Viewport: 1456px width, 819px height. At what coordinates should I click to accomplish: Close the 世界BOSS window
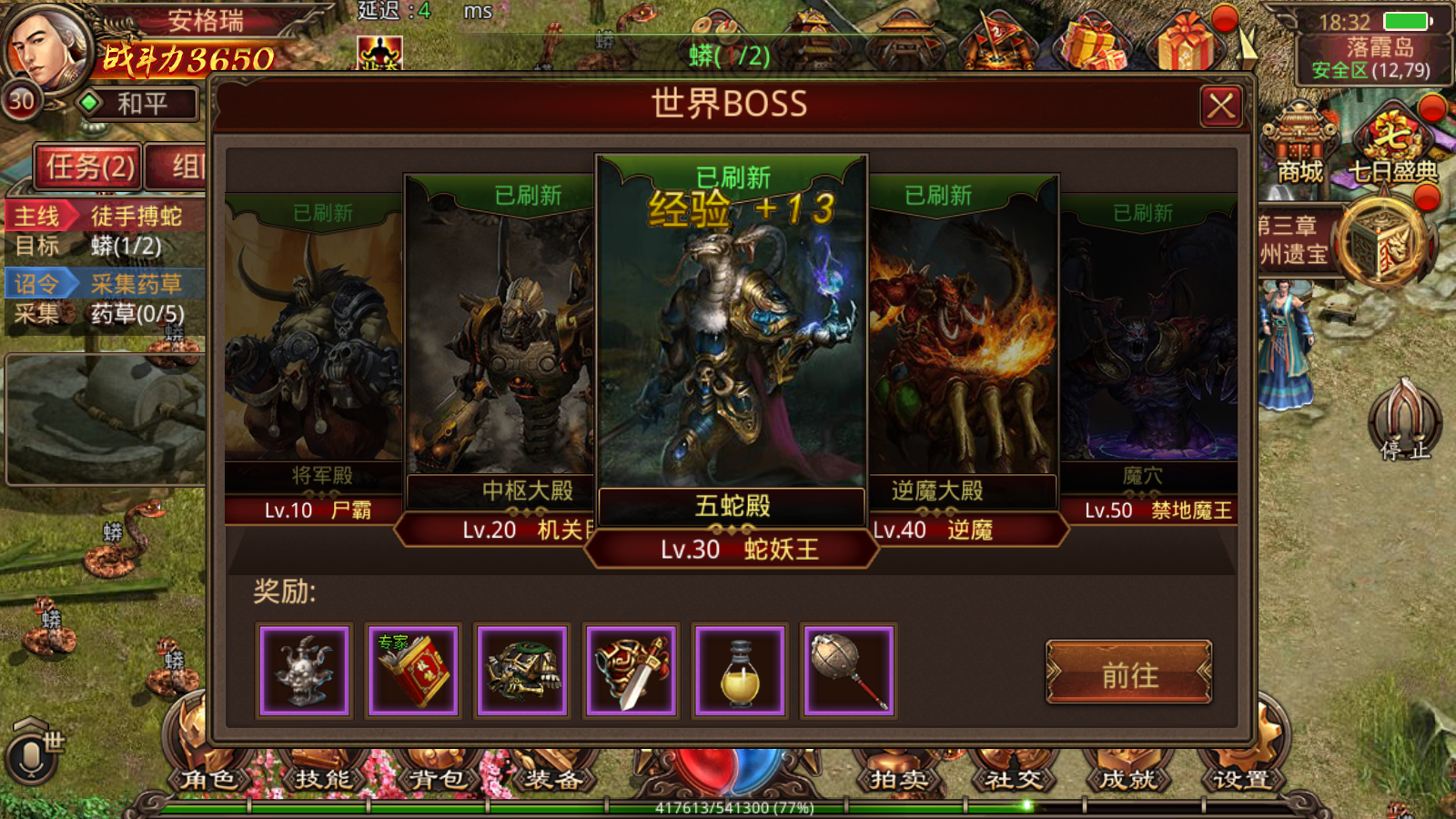click(1220, 106)
